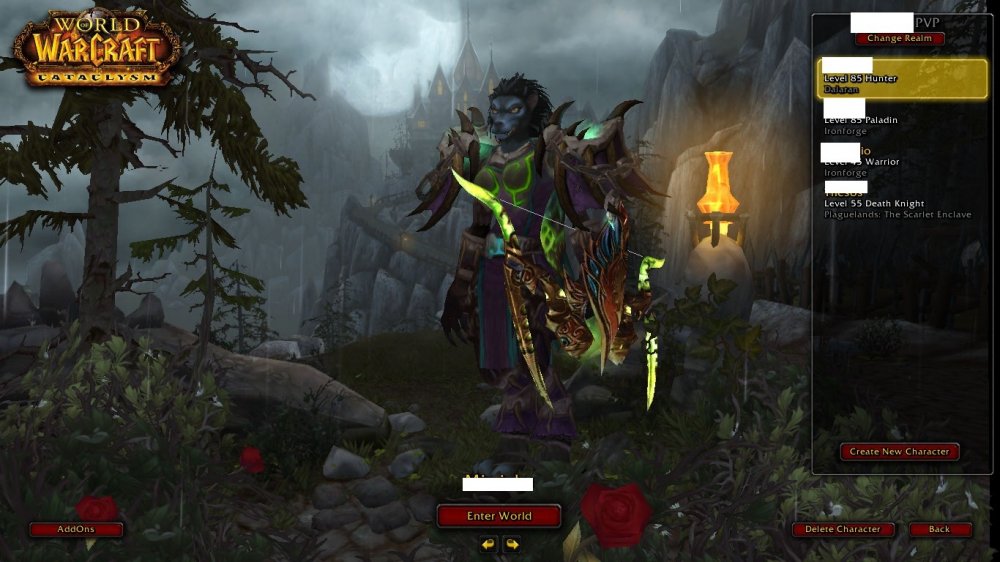Open the AddOns menu
This screenshot has height=562, width=1000.
[76, 529]
